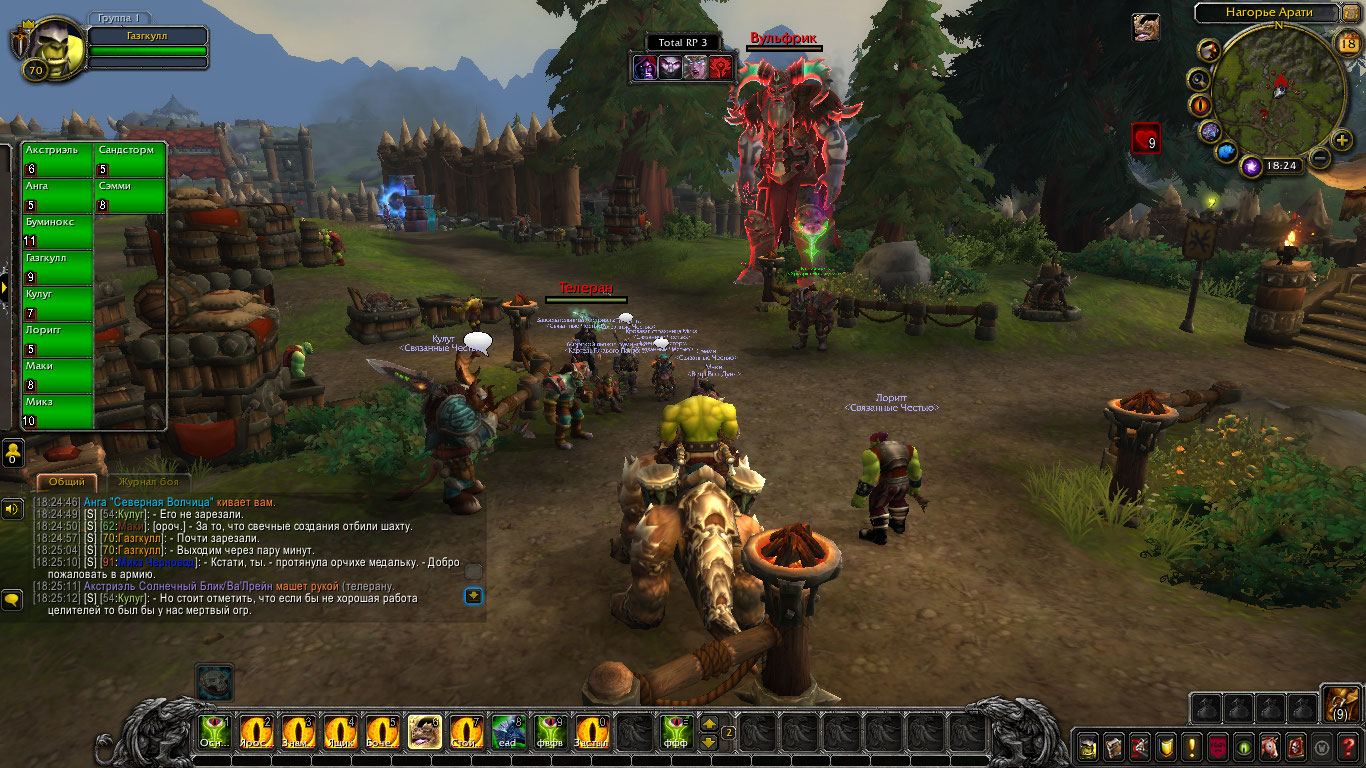Switch to the Общий chat tab
This screenshot has height=768, width=1366.
coord(68,482)
